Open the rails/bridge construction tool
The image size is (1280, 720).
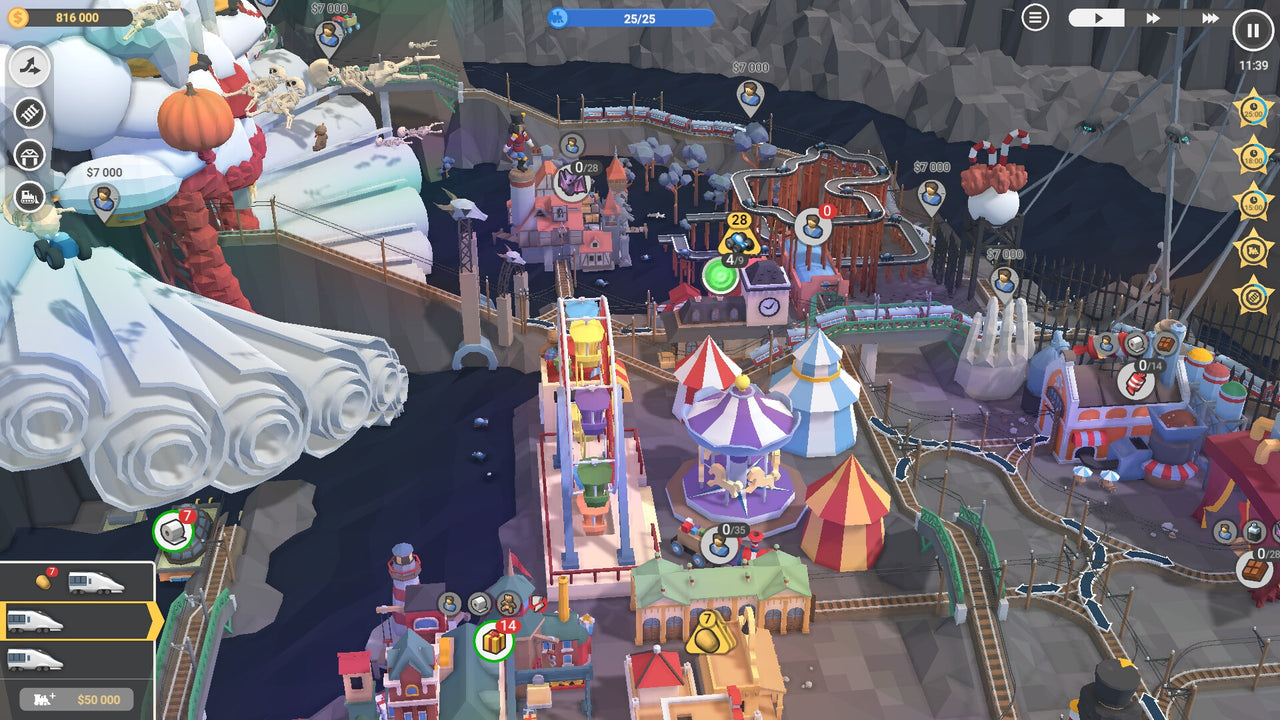coord(30,113)
